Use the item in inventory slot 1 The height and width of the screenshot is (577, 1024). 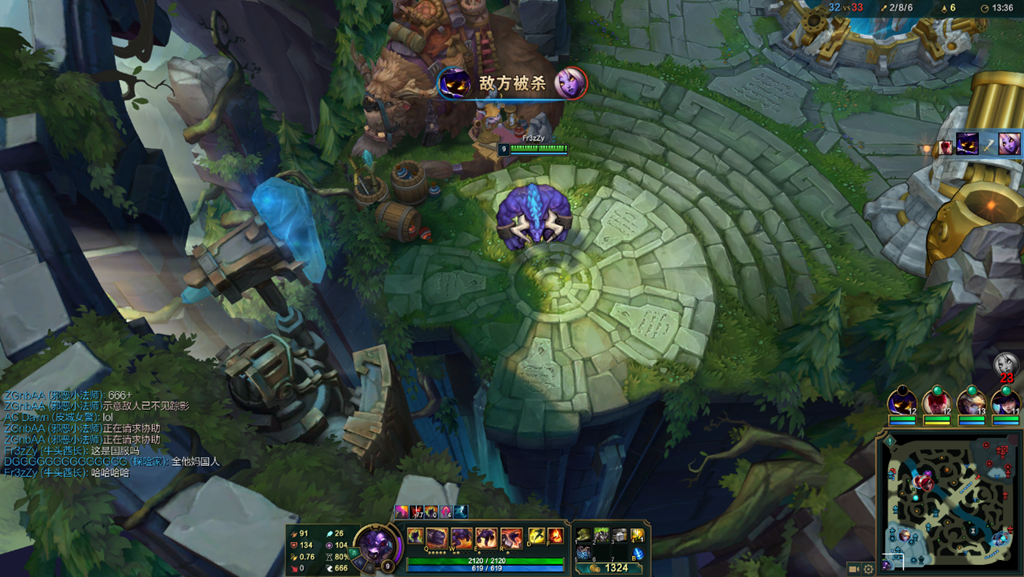583,536
